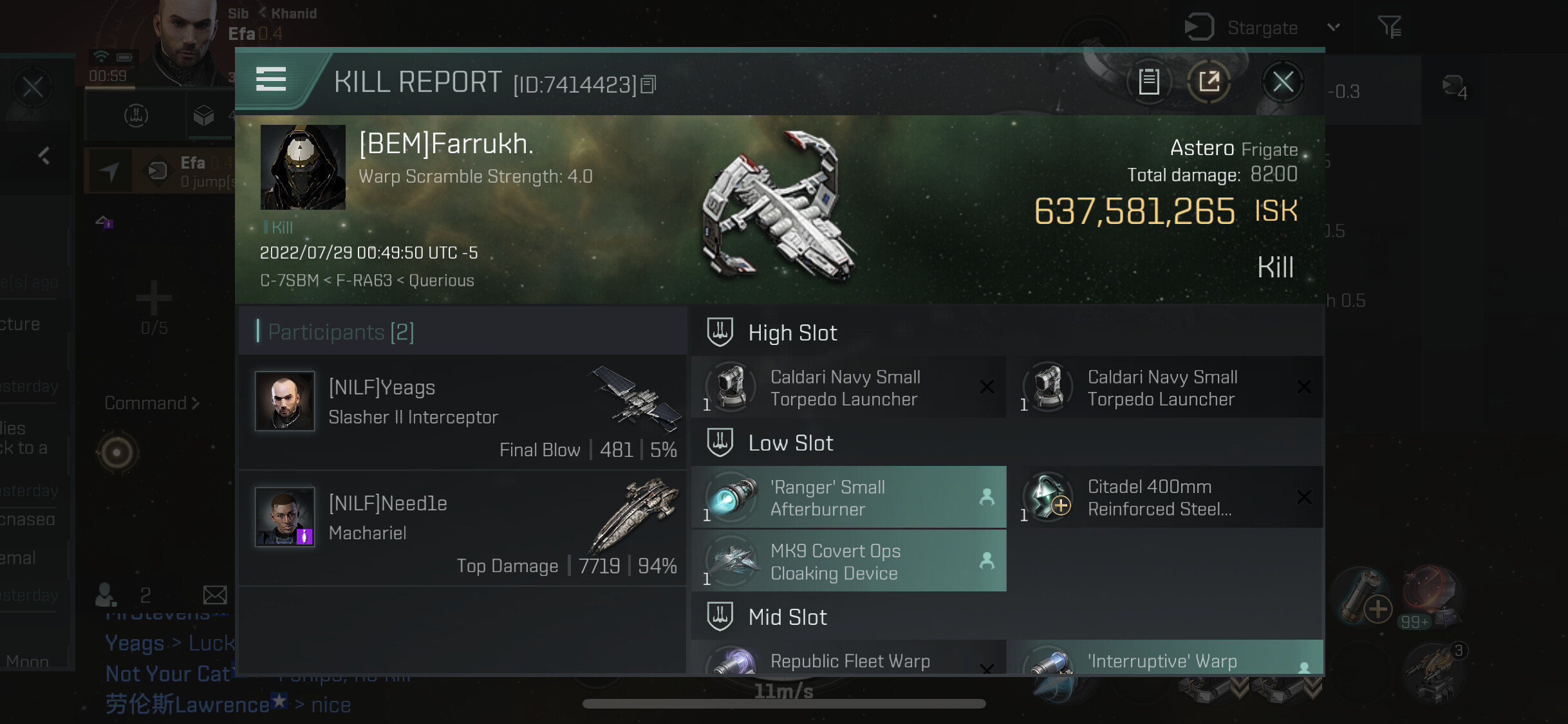
Task: Inspect the Citadel 400mm Reinforced Steel plate
Action: [x=1166, y=497]
